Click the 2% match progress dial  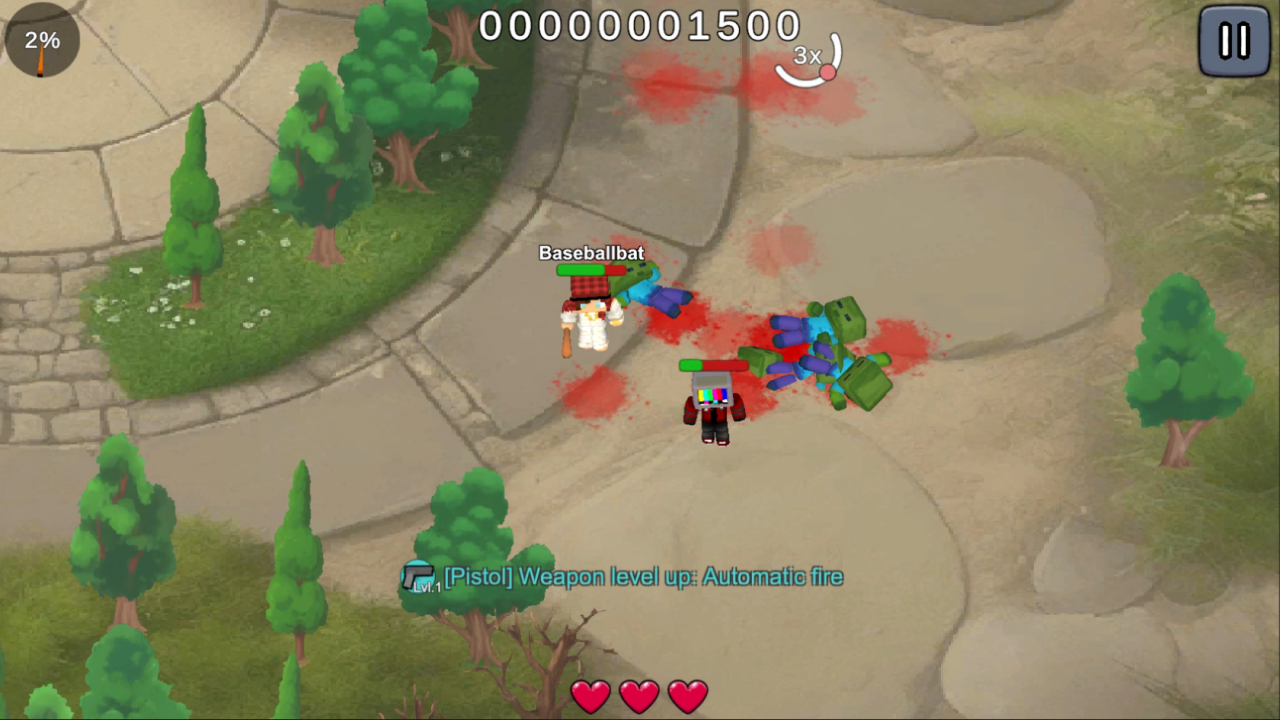pos(40,40)
